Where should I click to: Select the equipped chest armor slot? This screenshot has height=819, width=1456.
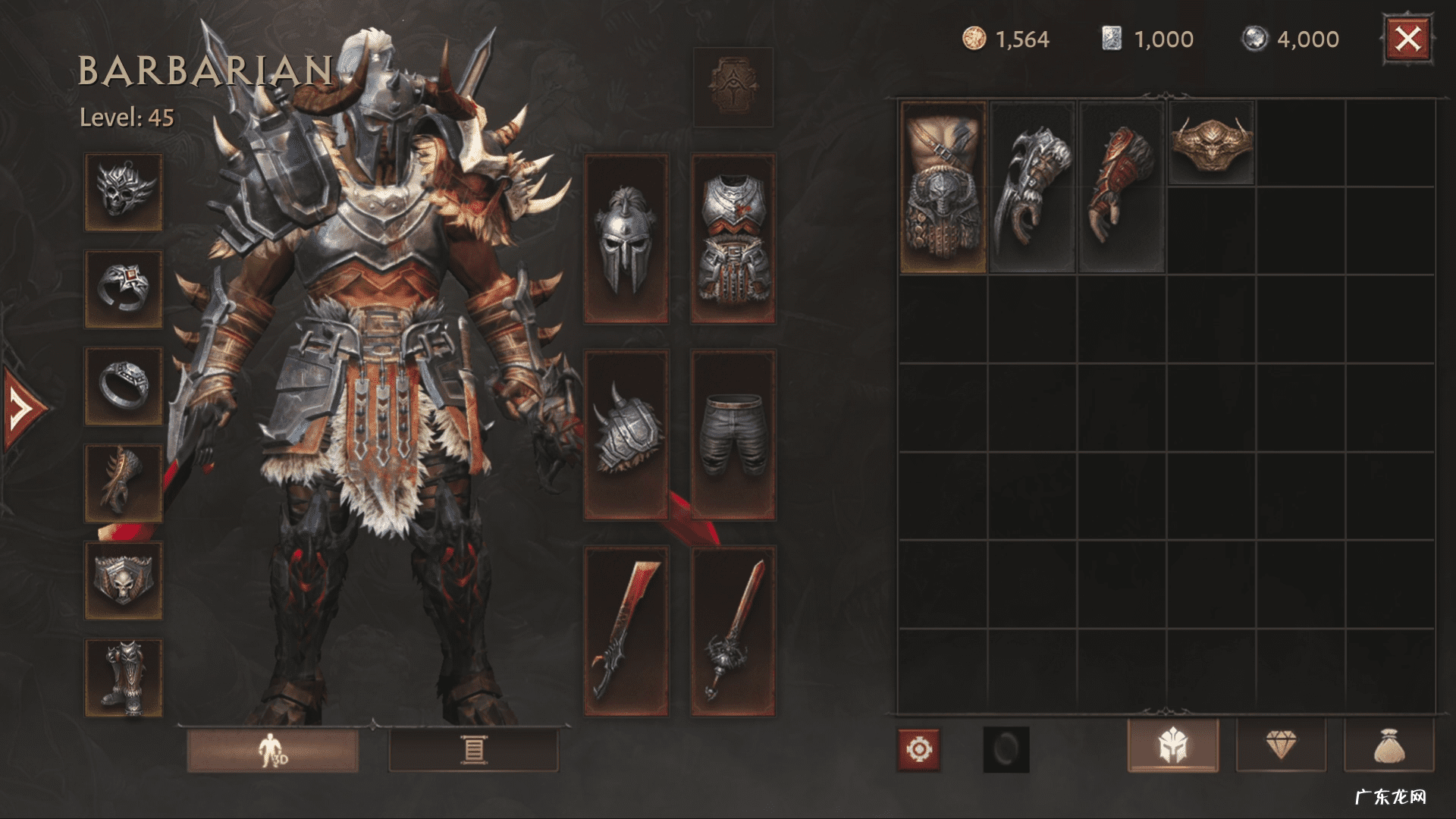(x=733, y=239)
